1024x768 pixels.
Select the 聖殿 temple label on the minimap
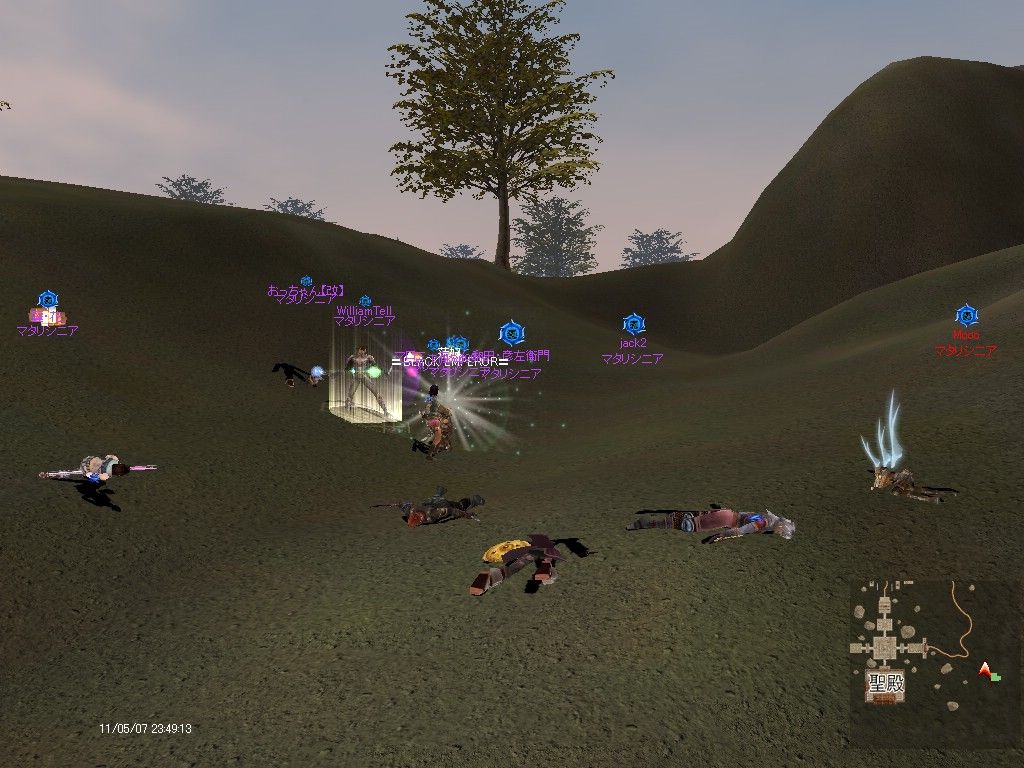883,685
